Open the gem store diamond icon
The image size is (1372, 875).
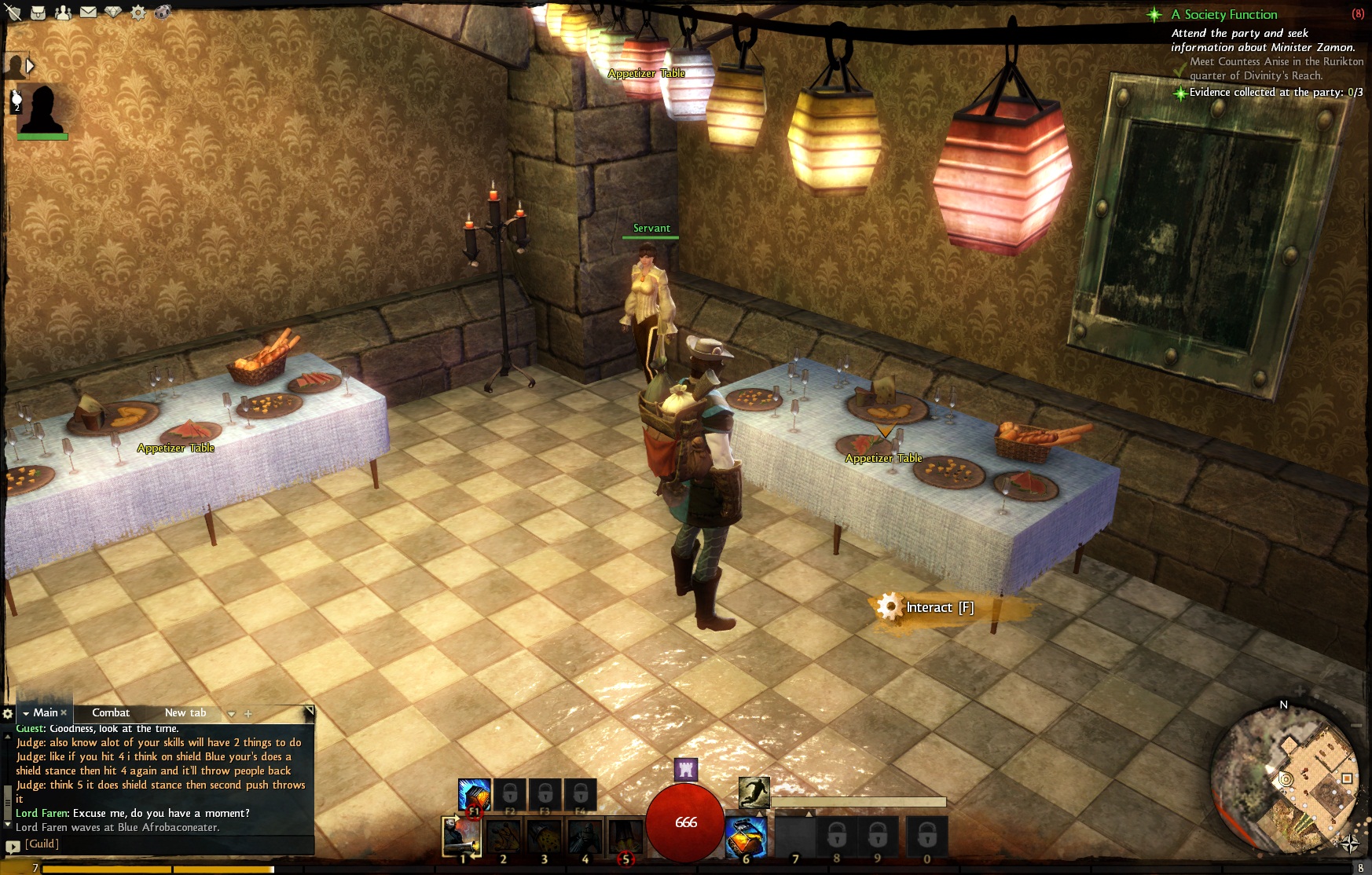click(113, 13)
